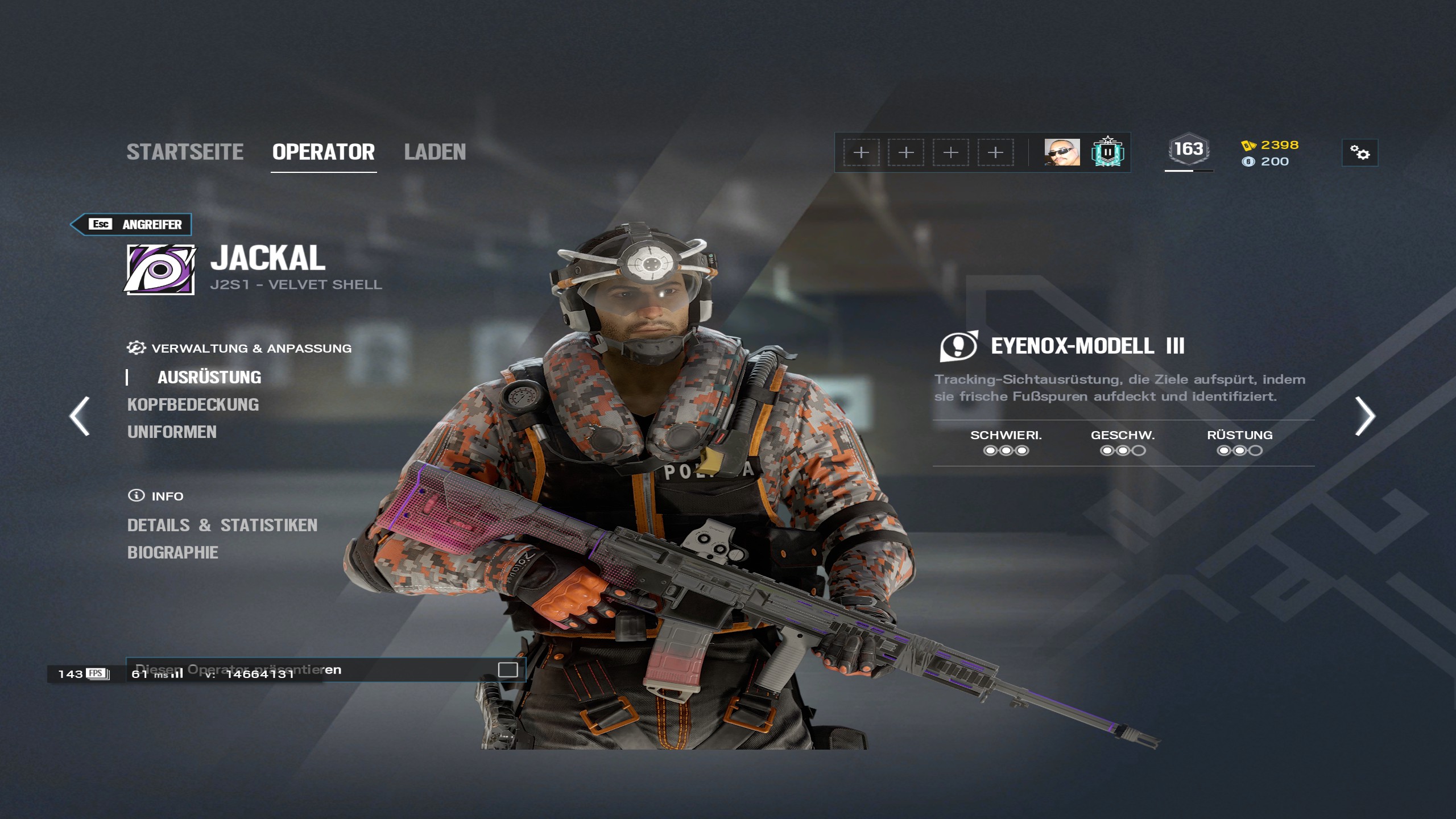Open DETAILS & STATISTIKEN
This screenshot has height=819, width=1456.
point(222,526)
